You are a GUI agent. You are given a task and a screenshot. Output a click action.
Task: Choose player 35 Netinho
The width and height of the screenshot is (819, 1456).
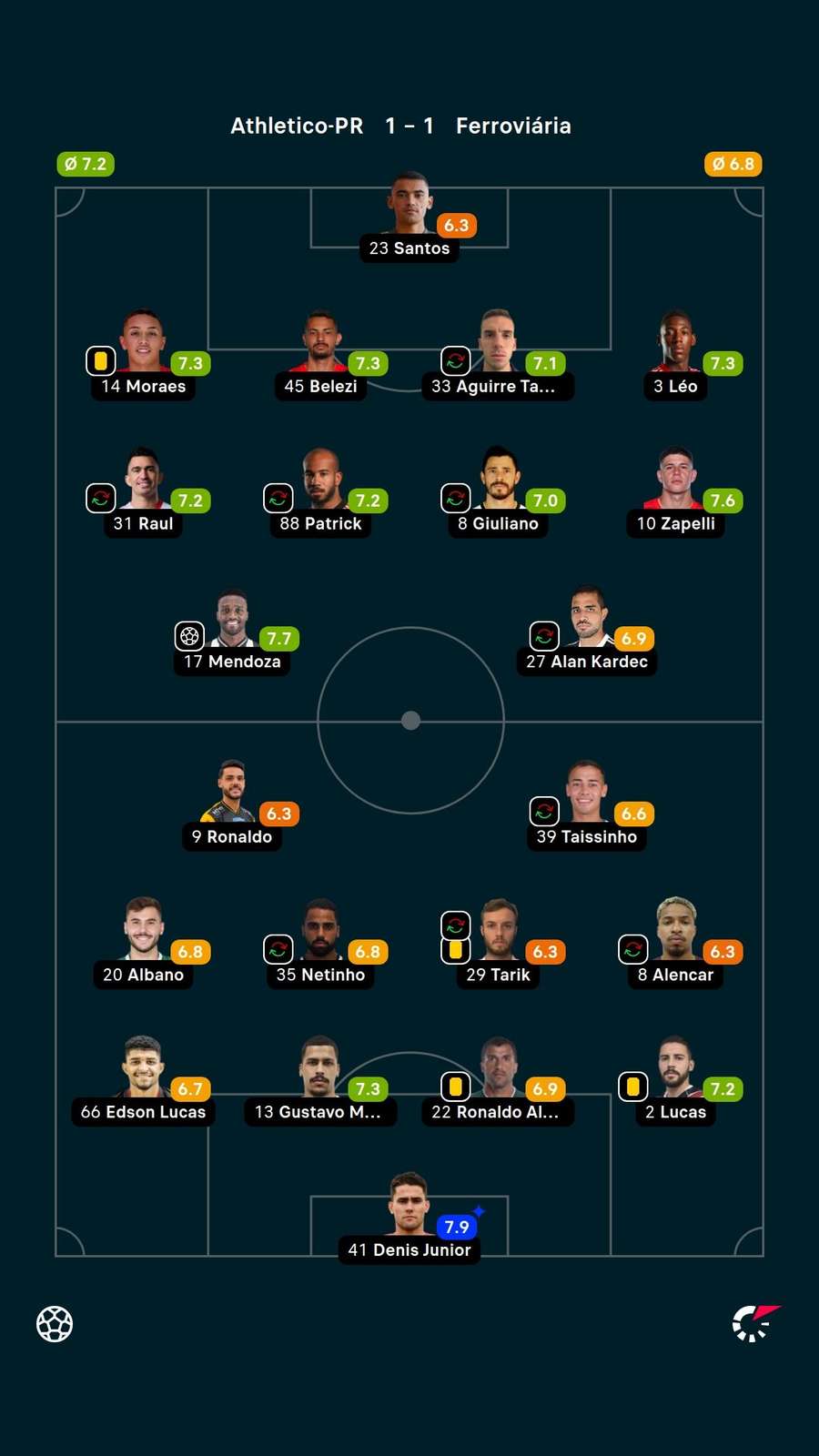tap(320, 932)
